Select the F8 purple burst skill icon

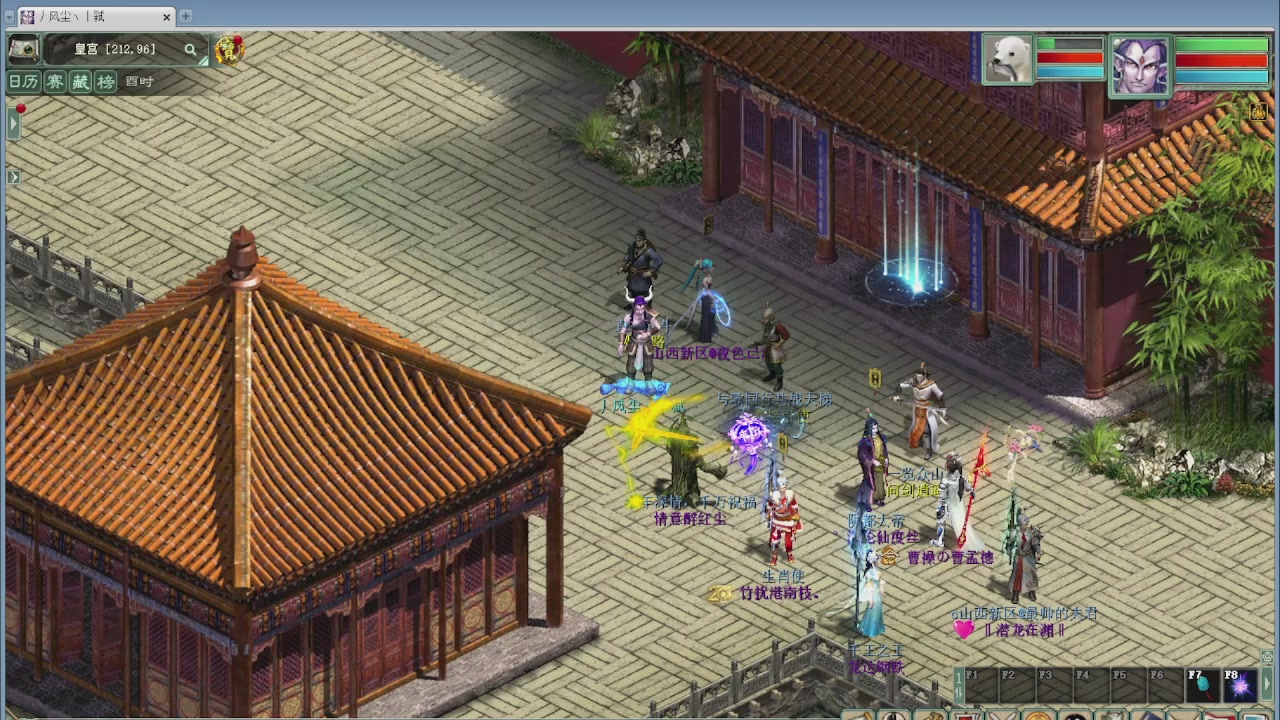click(1239, 686)
